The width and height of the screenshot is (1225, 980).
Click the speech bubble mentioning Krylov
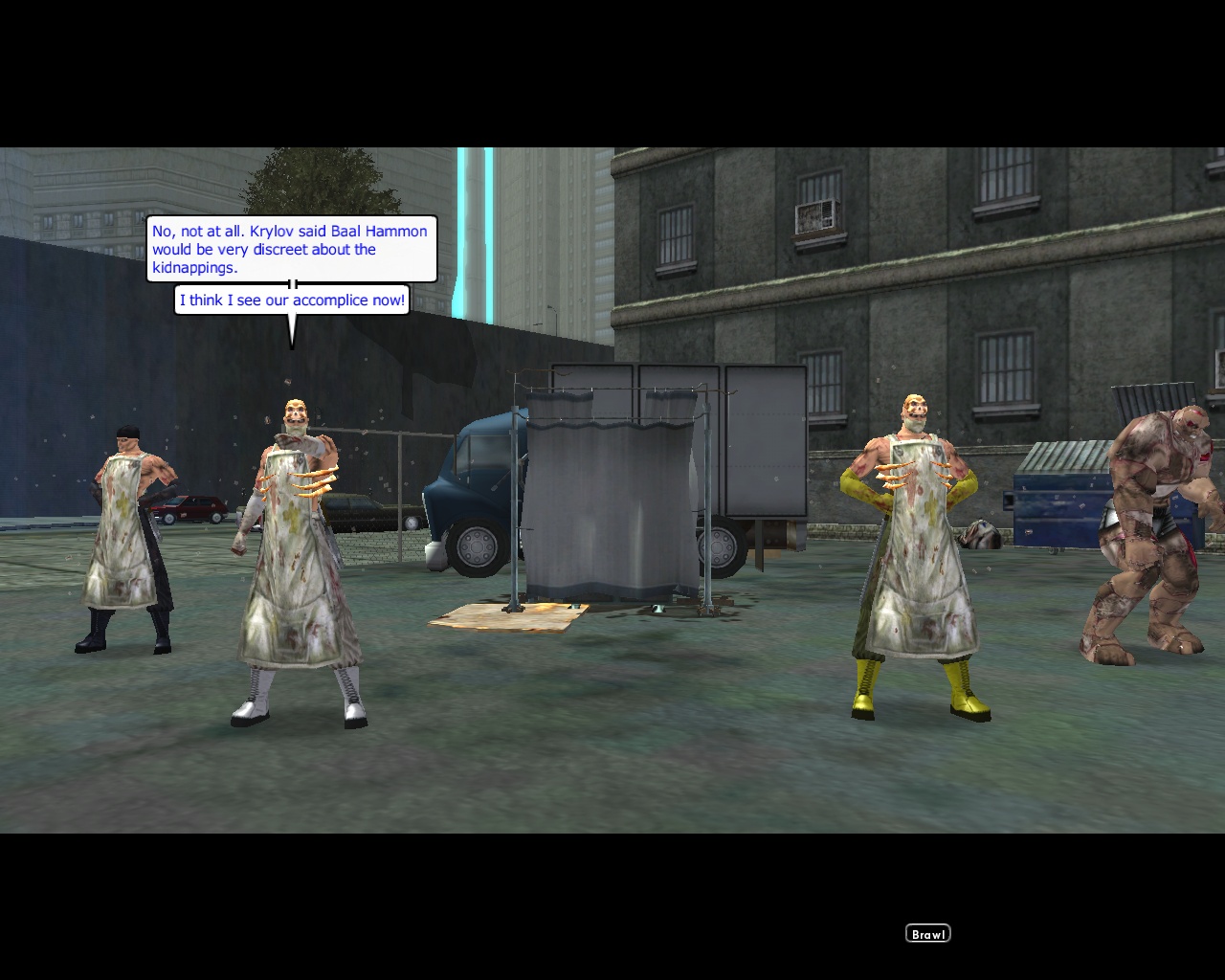click(x=289, y=250)
